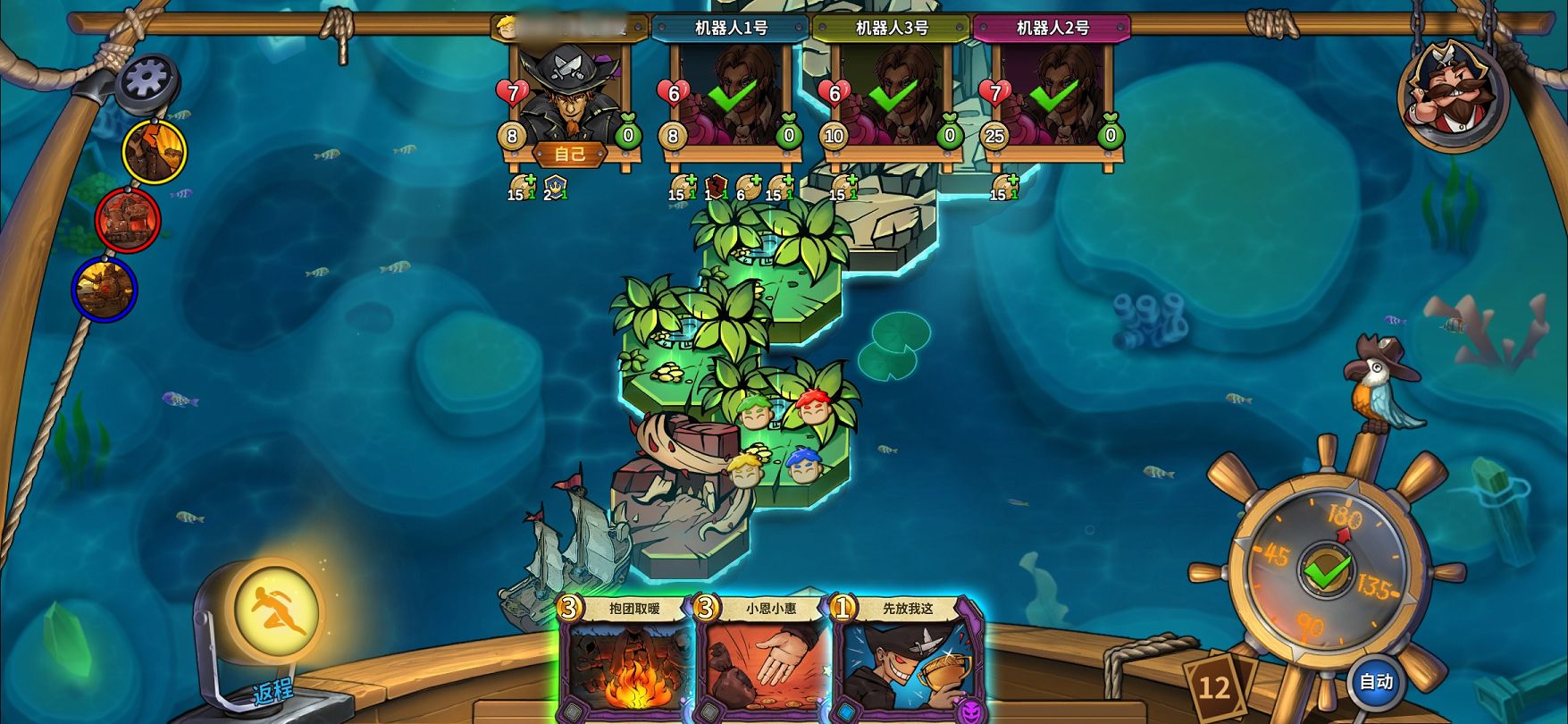The width and height of the screenshot is (1568, 724).
Task: Click the blue-ringed character medallion
Action: [105, 289]
